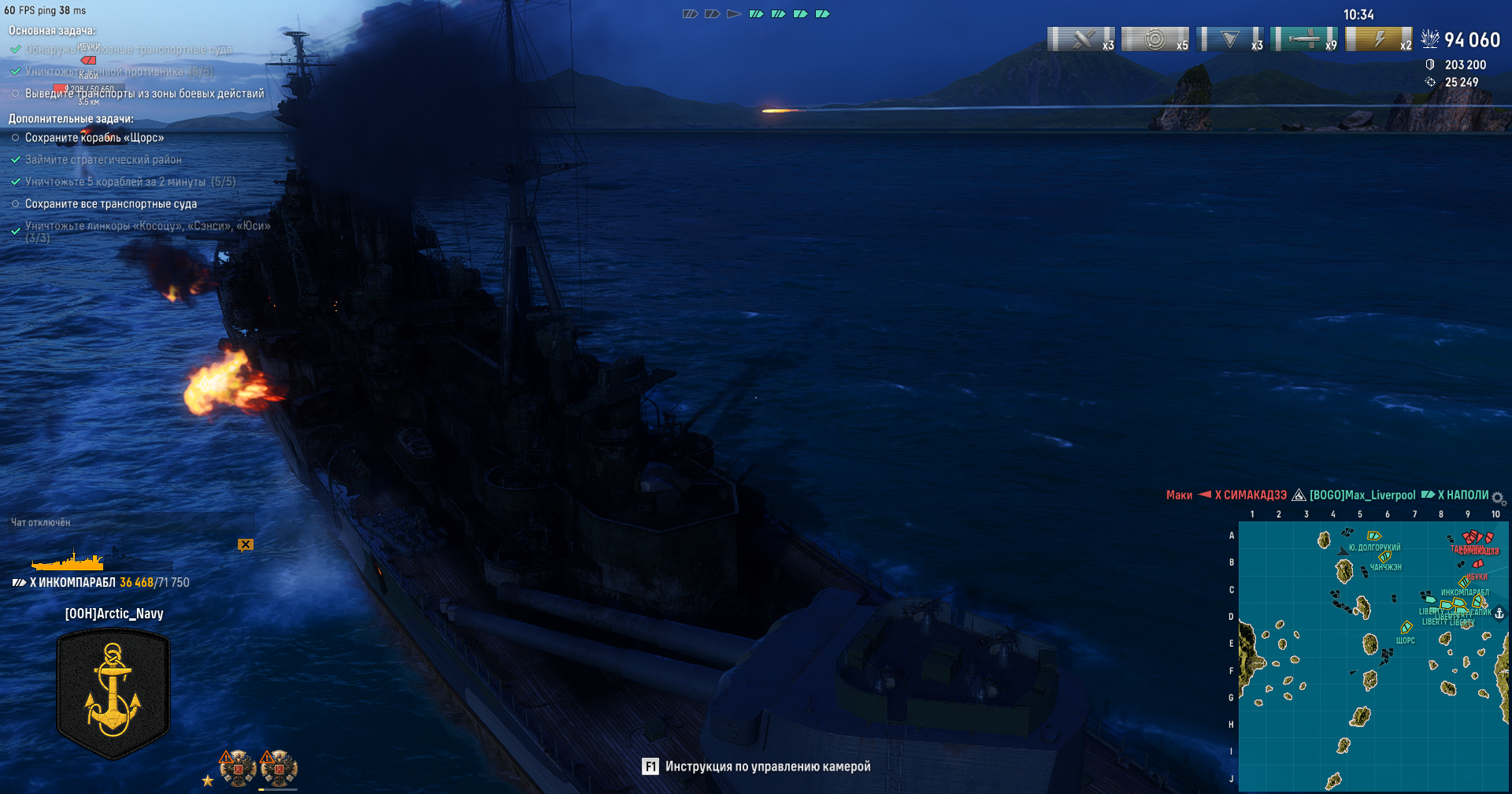
Task: Click the first double-eagle medal badge
Action: [238, 768]
